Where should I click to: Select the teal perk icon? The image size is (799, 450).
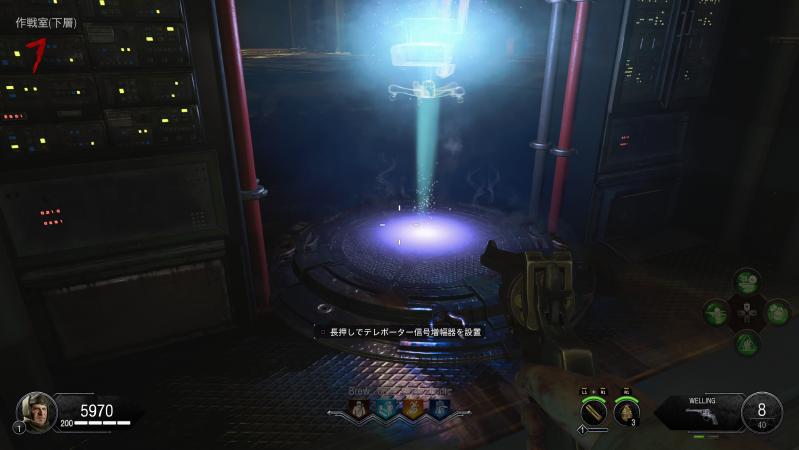[x=386, y=408]
